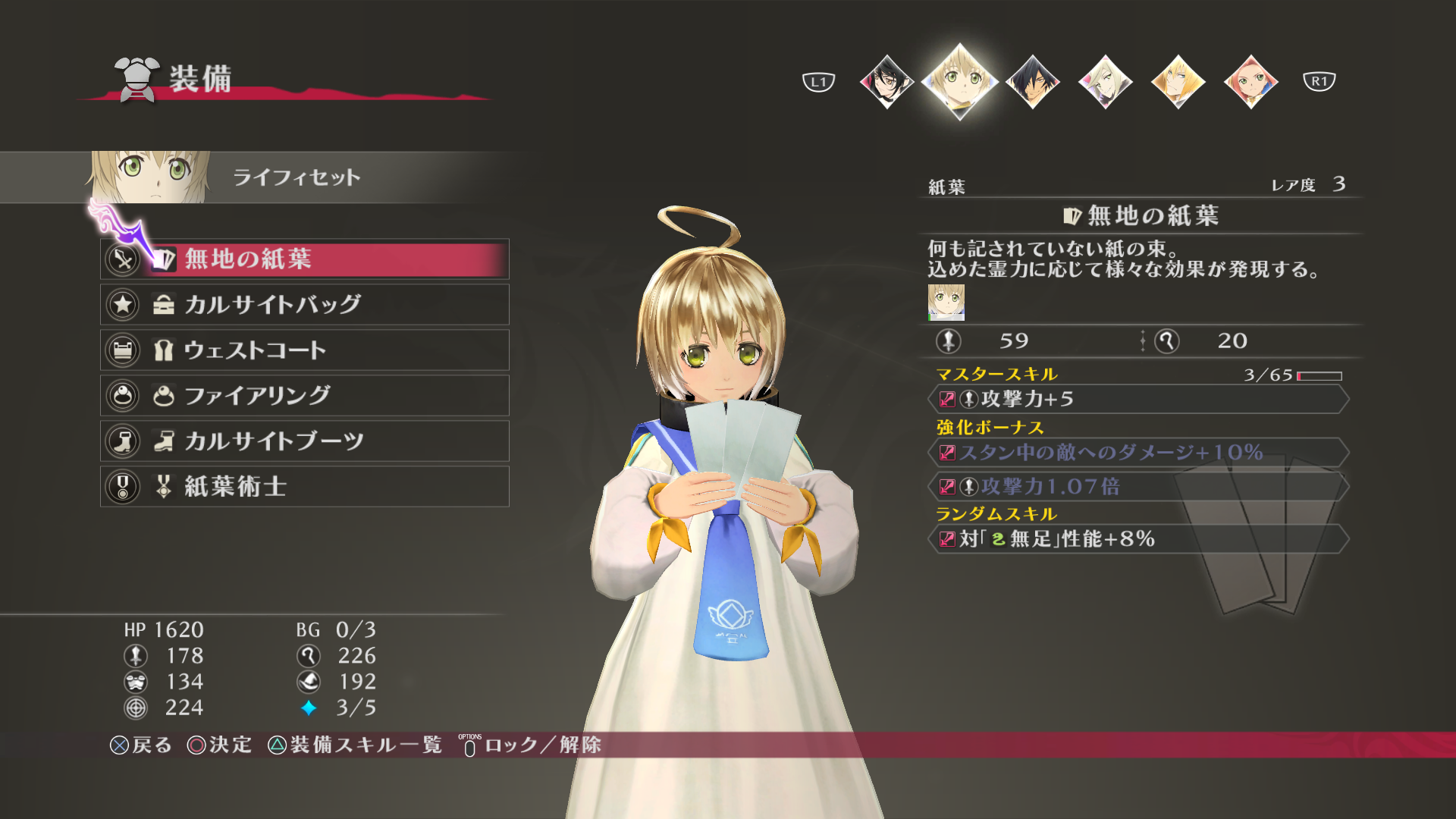
Task: Switch to Rokurou's dark-haired portrait
Action: (1032, 81)
